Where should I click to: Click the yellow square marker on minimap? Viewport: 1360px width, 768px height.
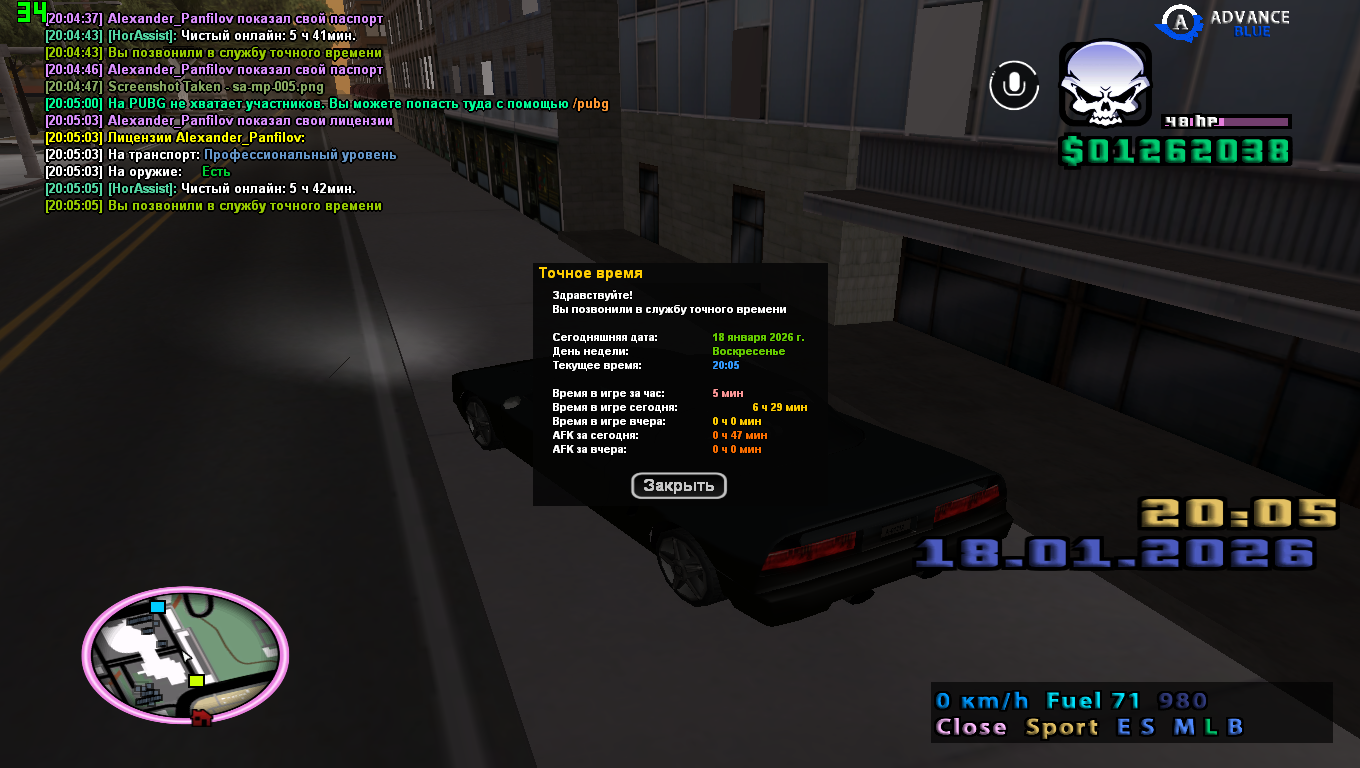197,681
